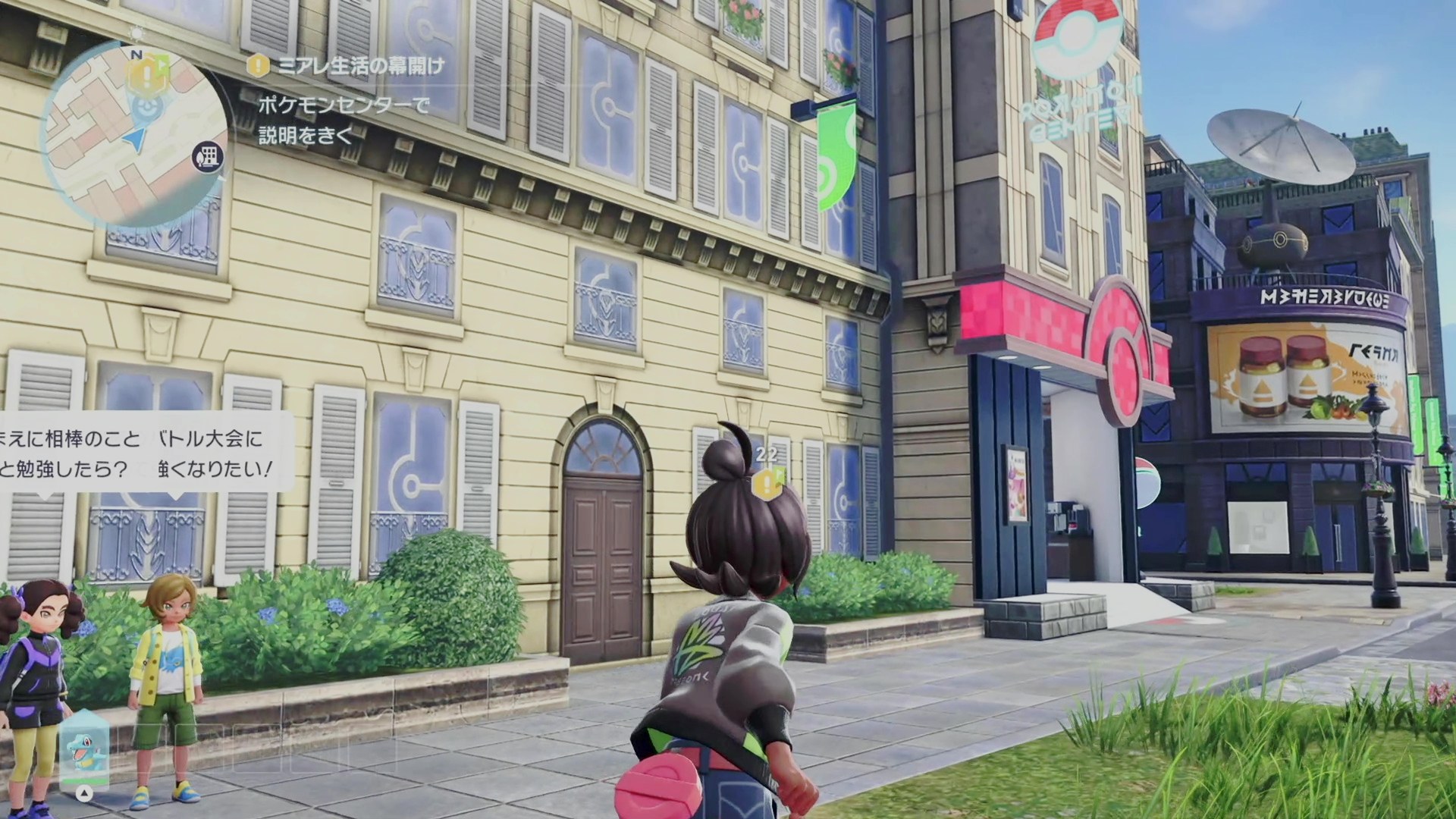1456x819 pixels.
Task: Open the ミアレ生活の幕開け mission tracker
Action: coord(349,65)
